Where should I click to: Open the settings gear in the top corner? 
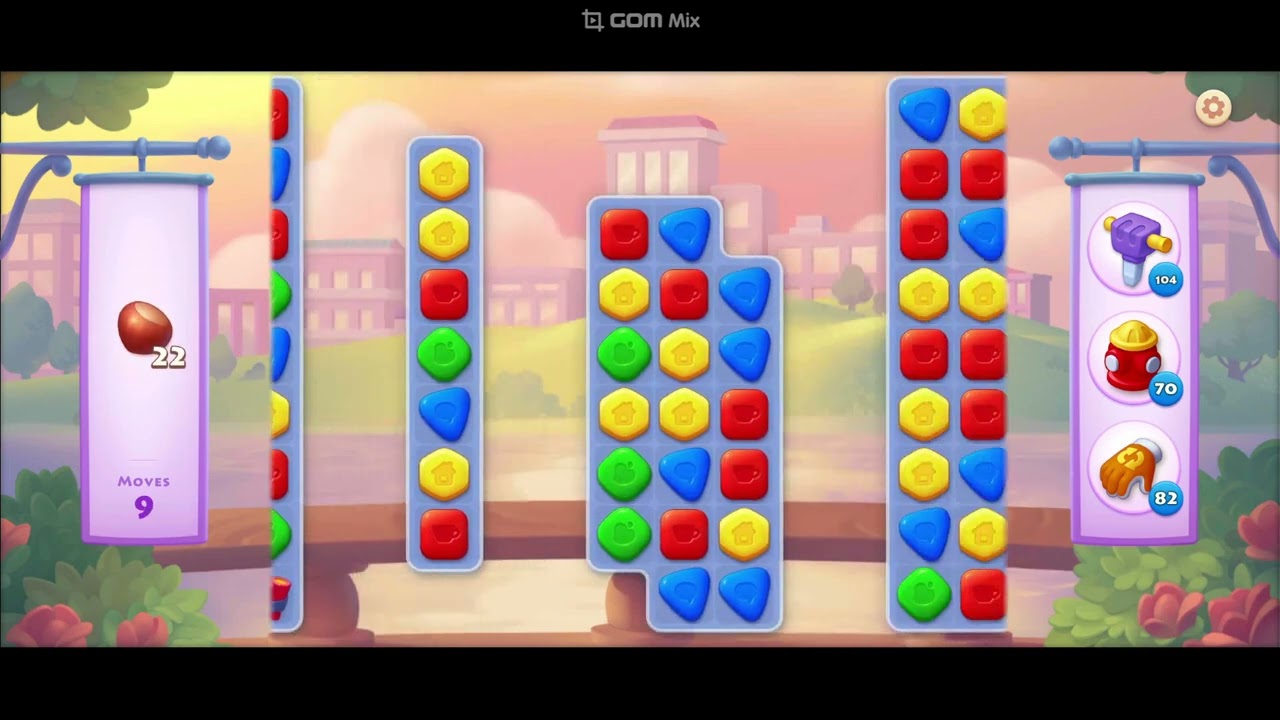click(x=1213, y=106)
